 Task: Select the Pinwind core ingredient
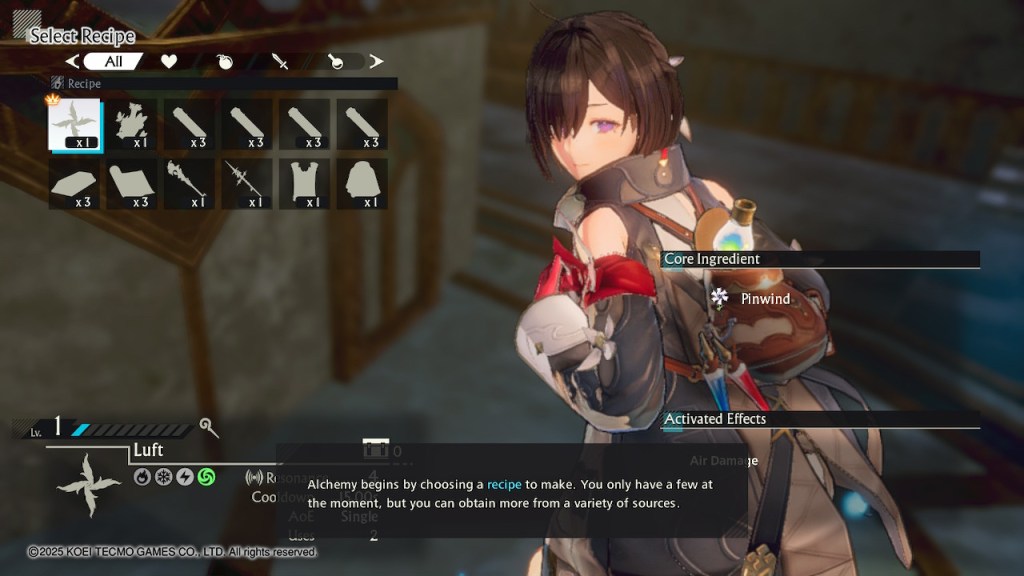(764, 298)
